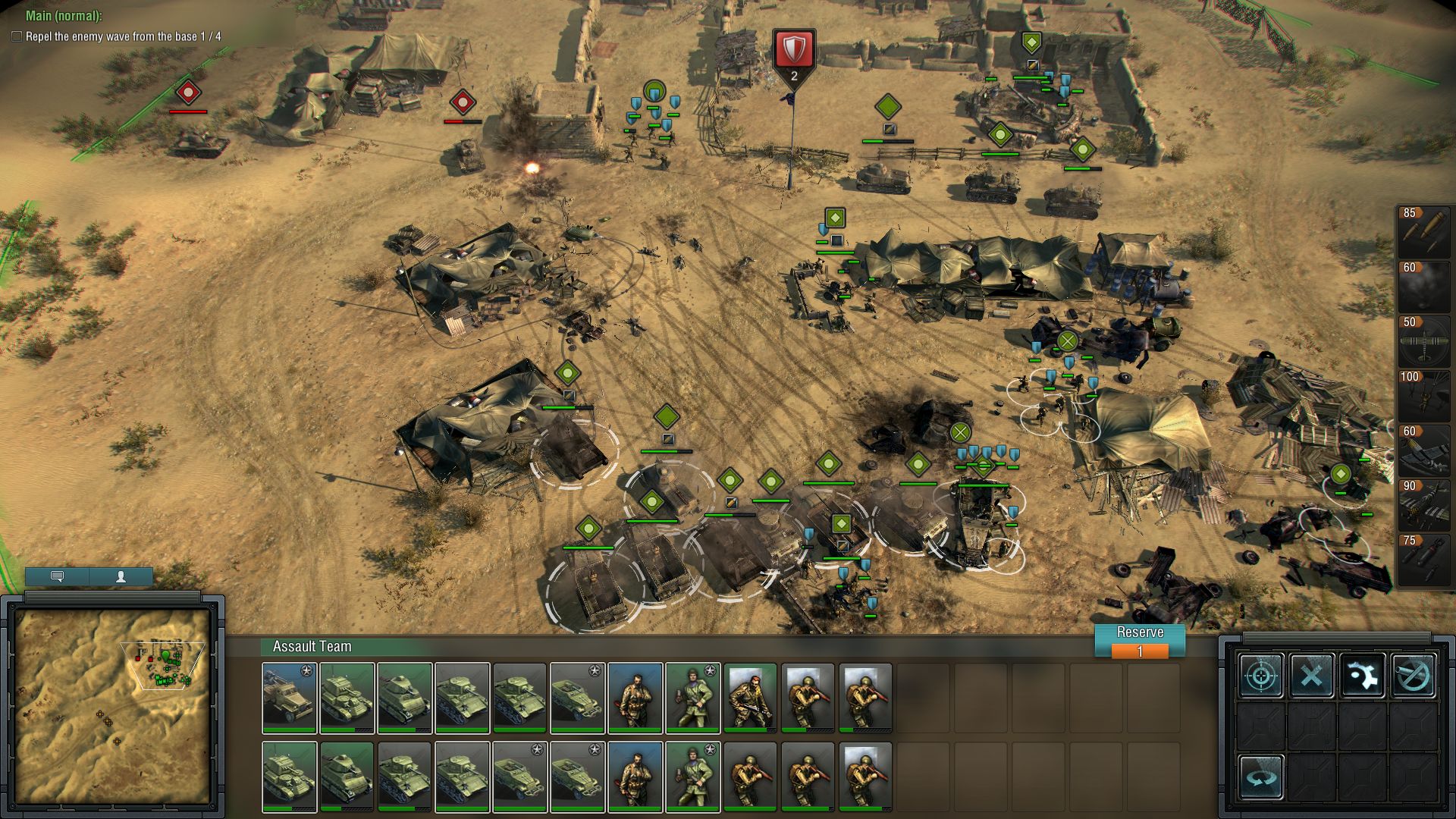Activate the crosshair attack command
This screenshot has height=819, width=1456.
coord(1261,675)
